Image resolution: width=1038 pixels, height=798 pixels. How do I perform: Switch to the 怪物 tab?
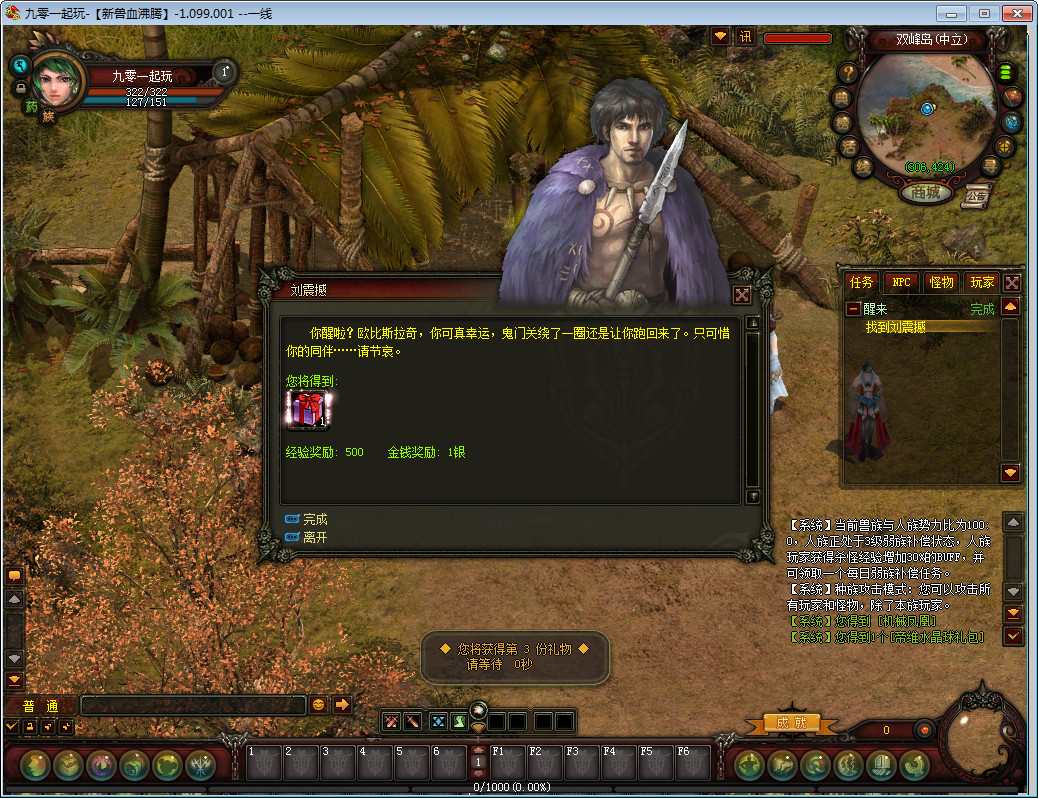pyautogui.click(x=941, y=282)
